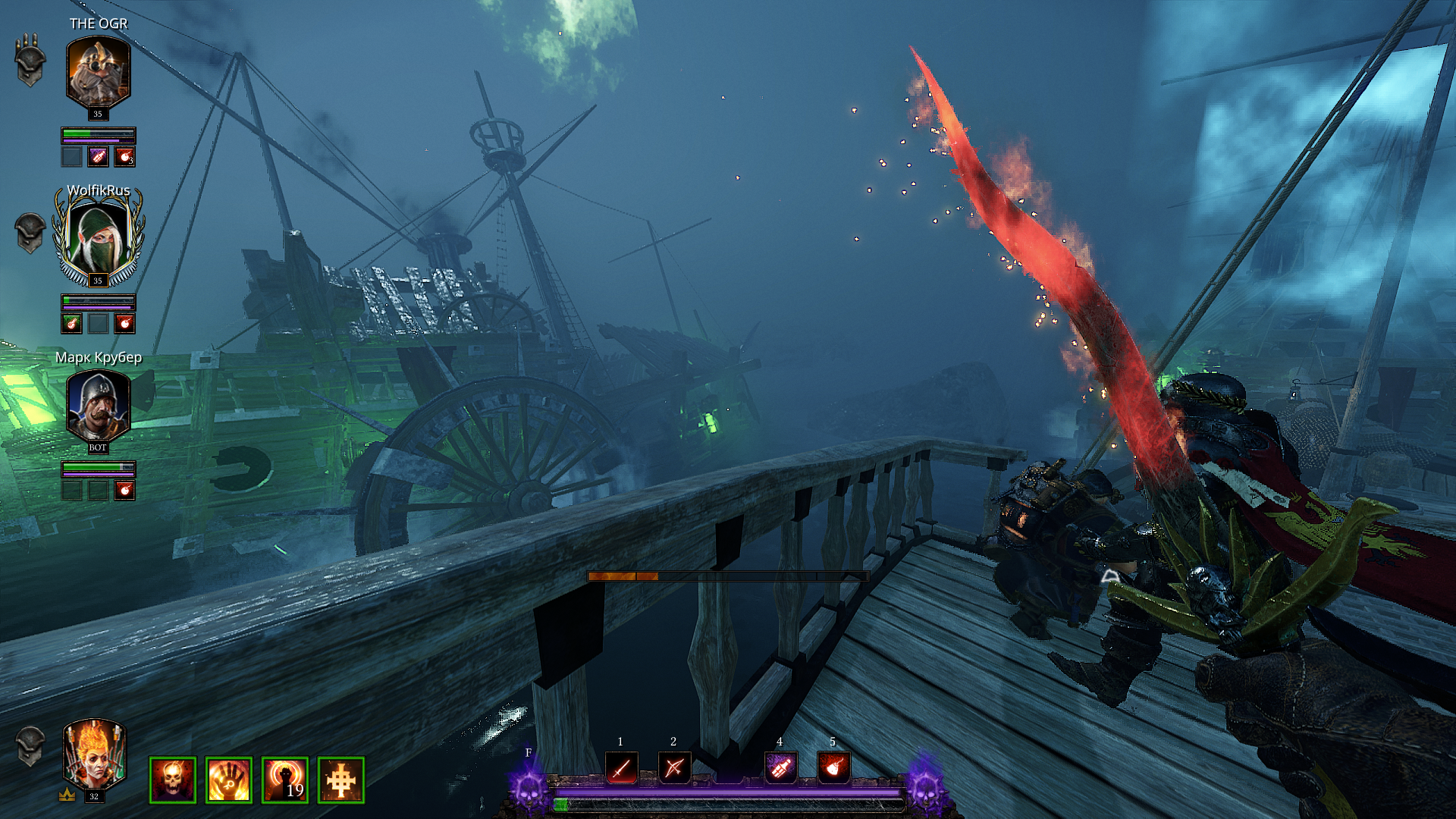The image size is (1456, 819).
Task: Select the Марк Крубер bot portrait
Action: [x=98, y=406]
